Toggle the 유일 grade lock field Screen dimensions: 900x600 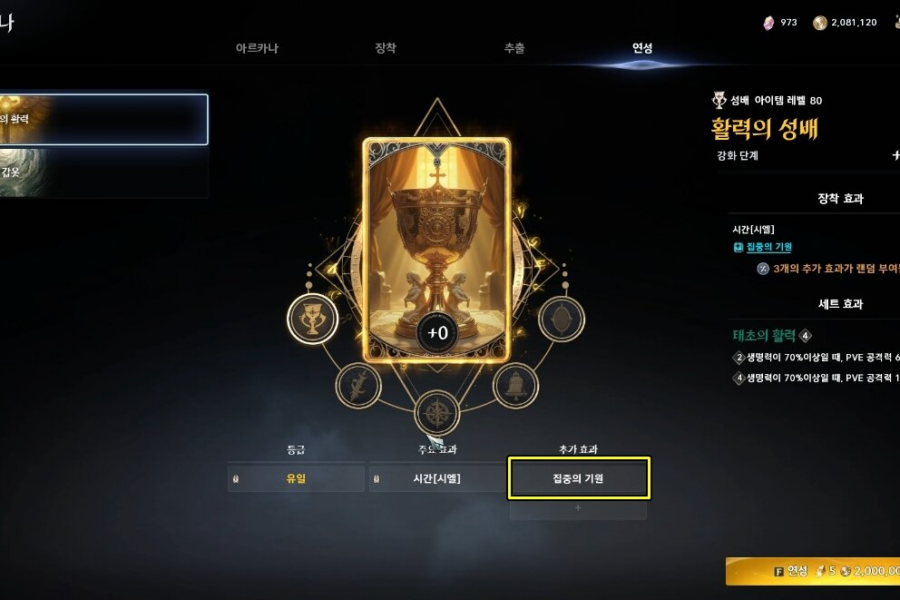point(296,478)
